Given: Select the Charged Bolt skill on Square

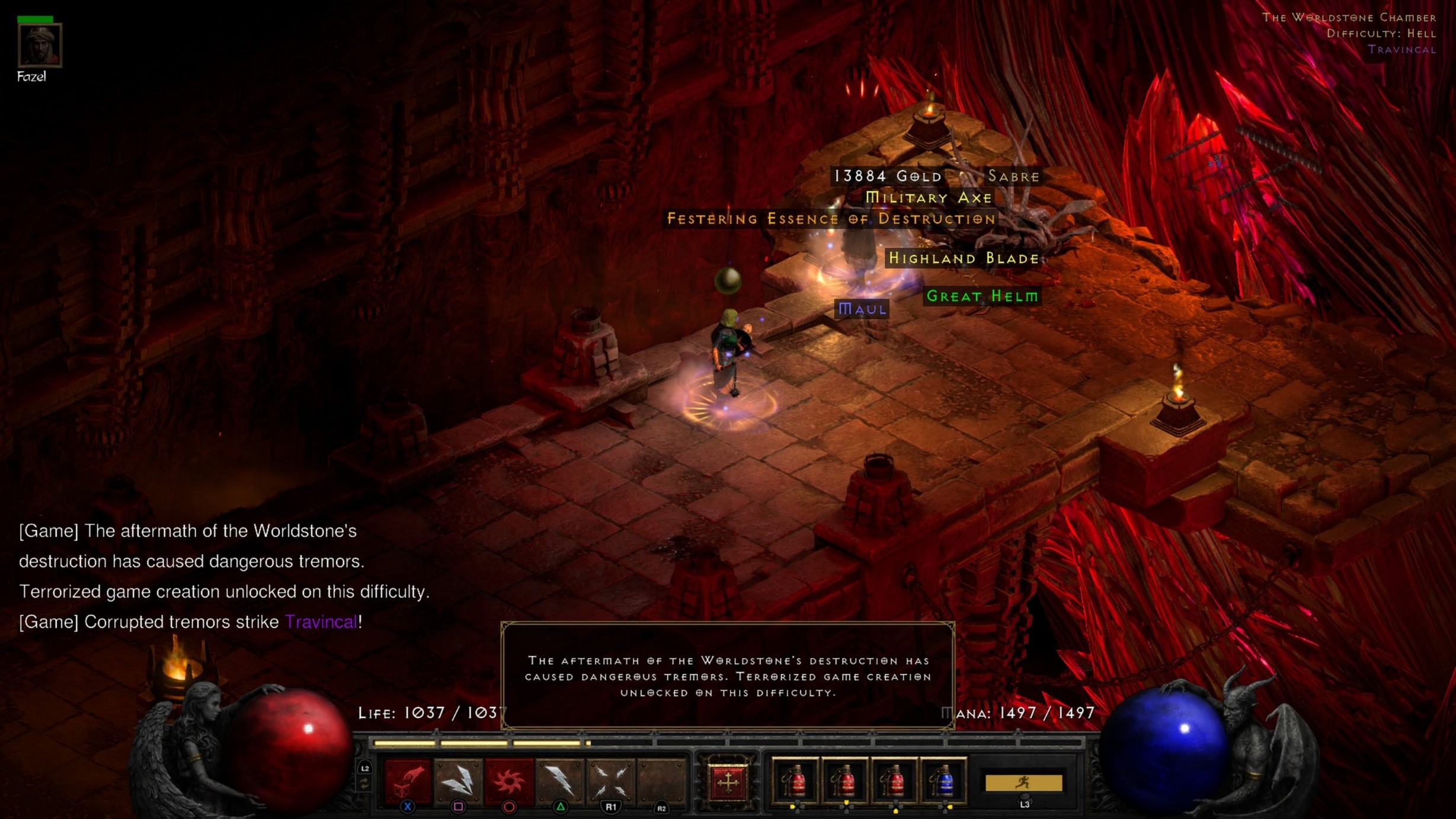Looking at the screenshot, I should pyautogui.click(x=457, y=781).
